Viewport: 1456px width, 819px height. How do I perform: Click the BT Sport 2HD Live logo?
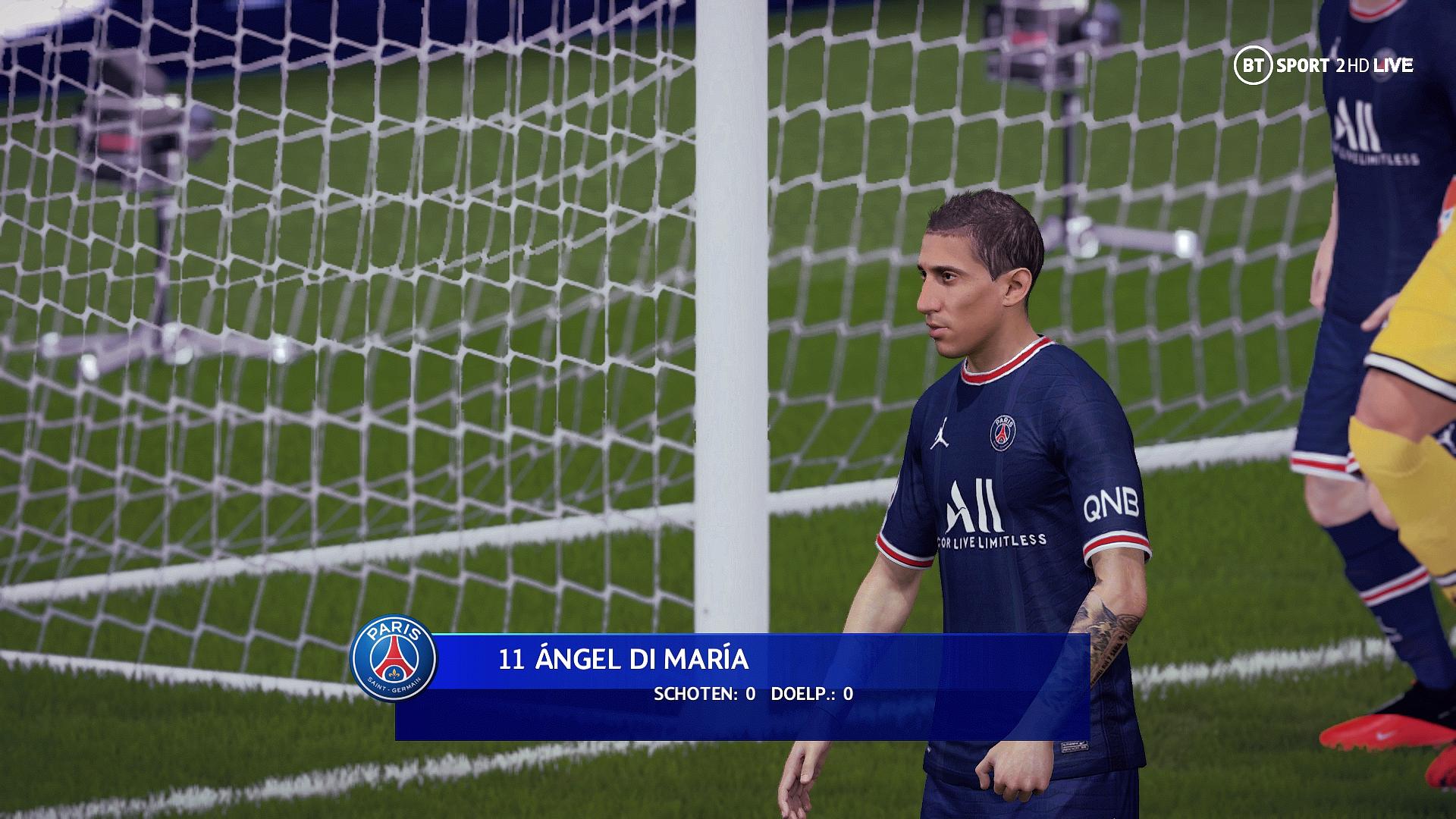click(x=1323, y=66)
